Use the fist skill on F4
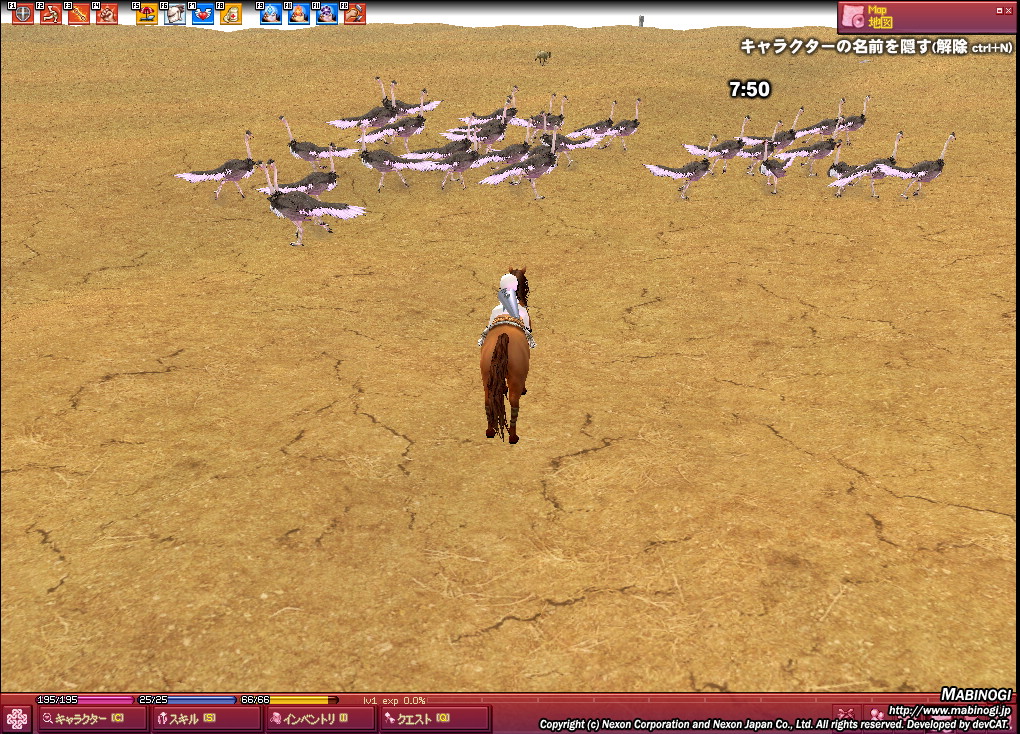This screenshot has height=734, width=1020. click(x=106, y=14)
